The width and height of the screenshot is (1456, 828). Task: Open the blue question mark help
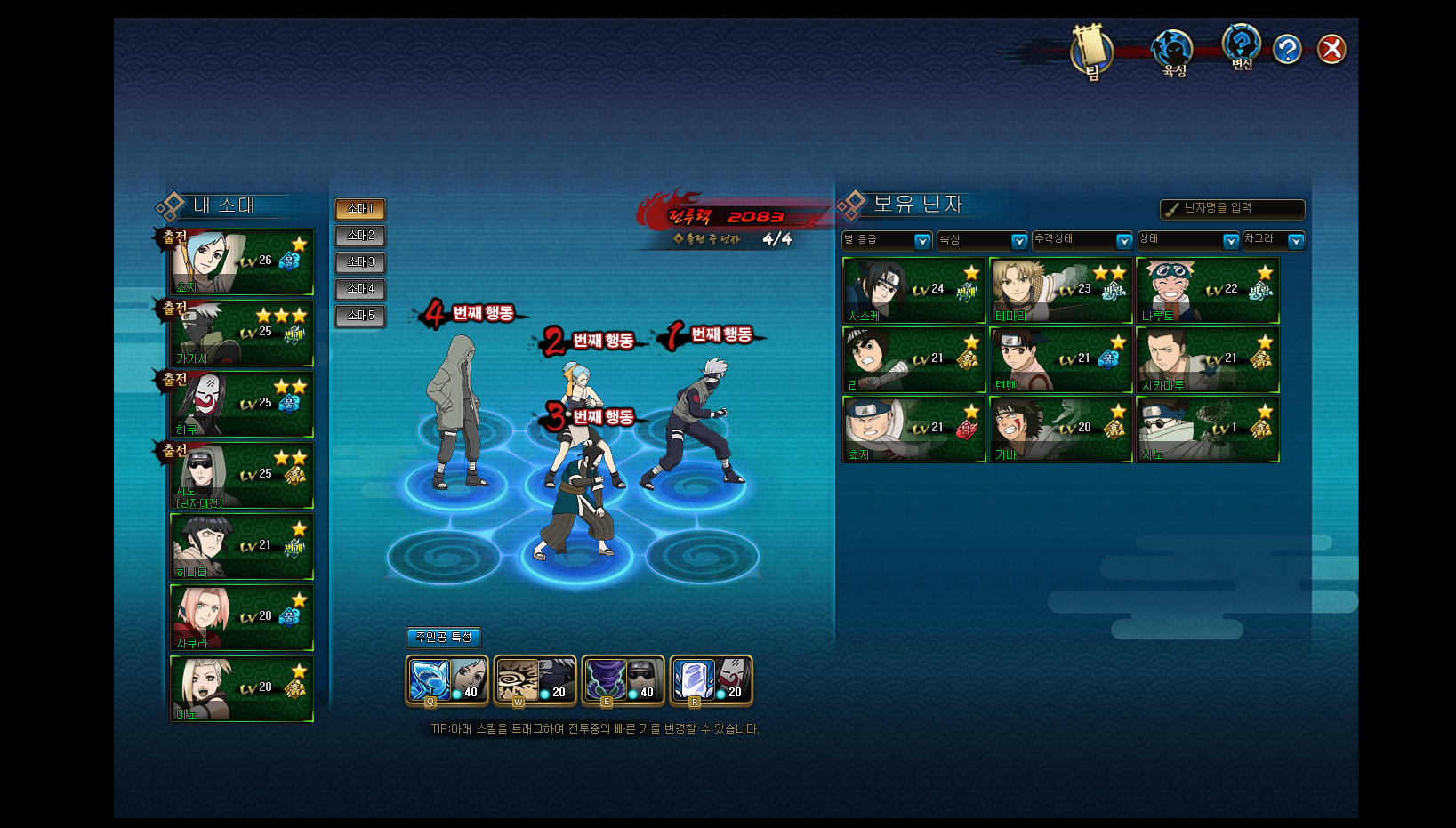pos(1287,50)
